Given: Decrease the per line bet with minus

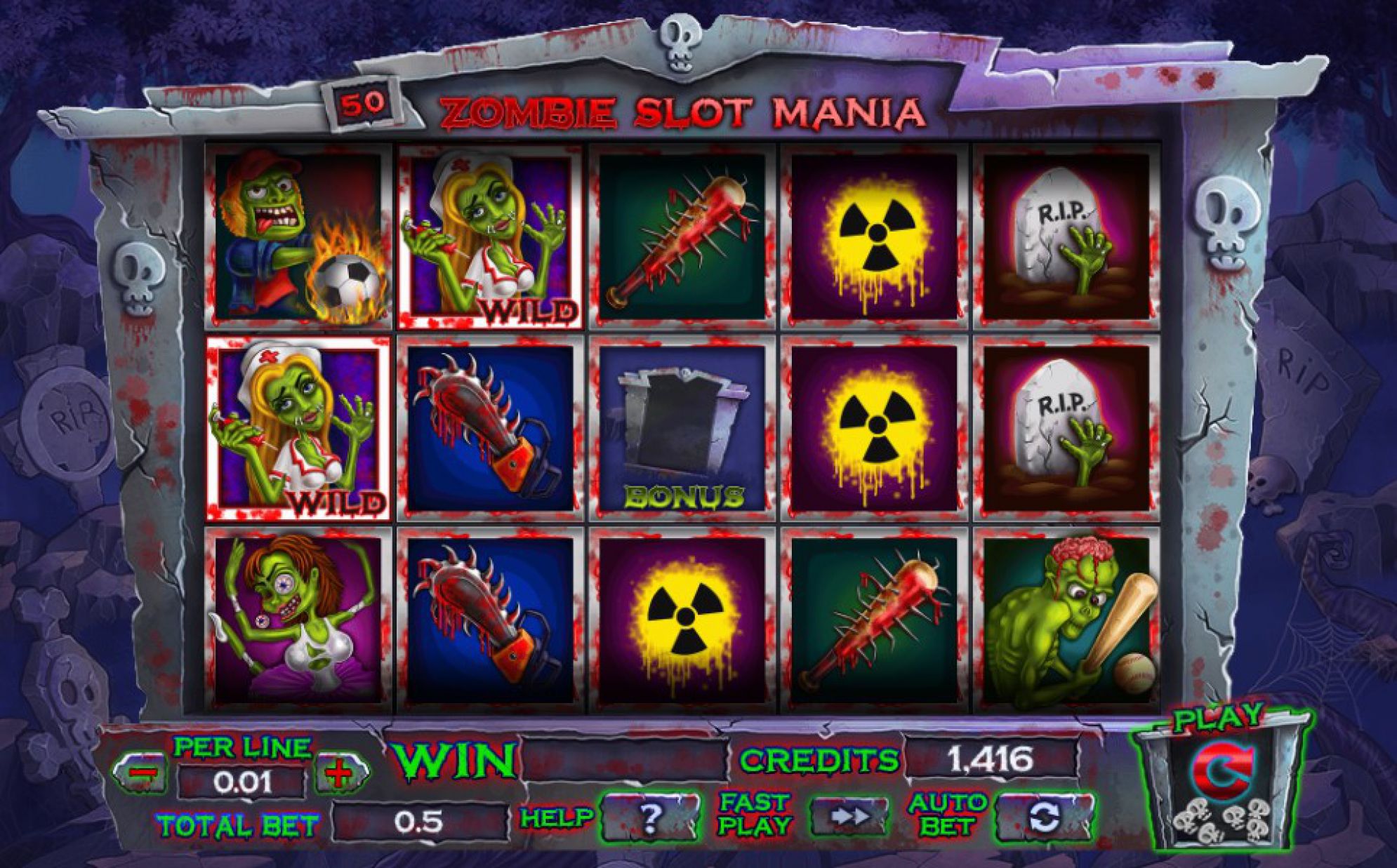Looking at the screenshot, I should coord(141,773).
